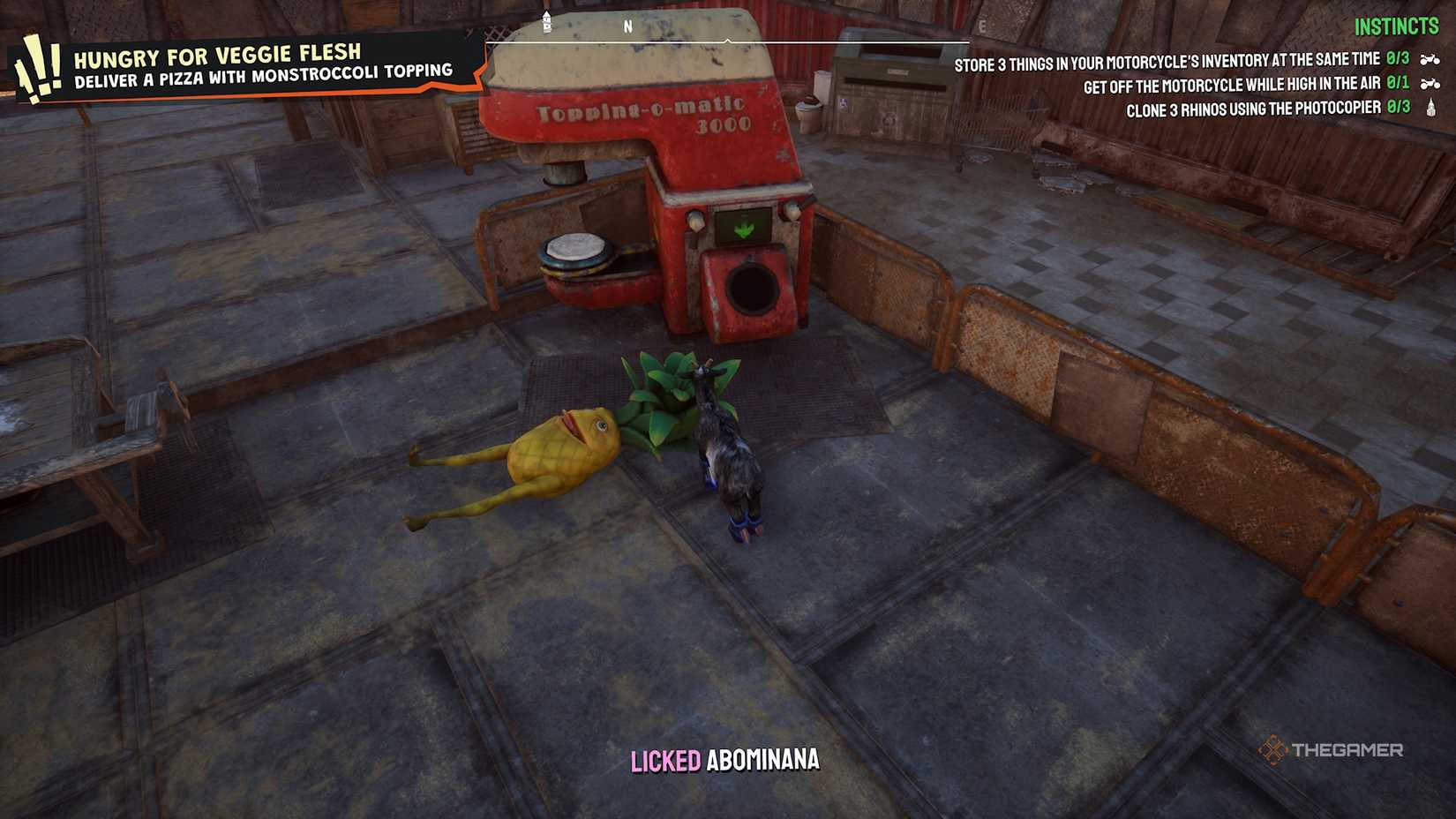Click the LICKED ABOMINANA notification text
The image size is (1456, 819).
click(x=724, y=757)
